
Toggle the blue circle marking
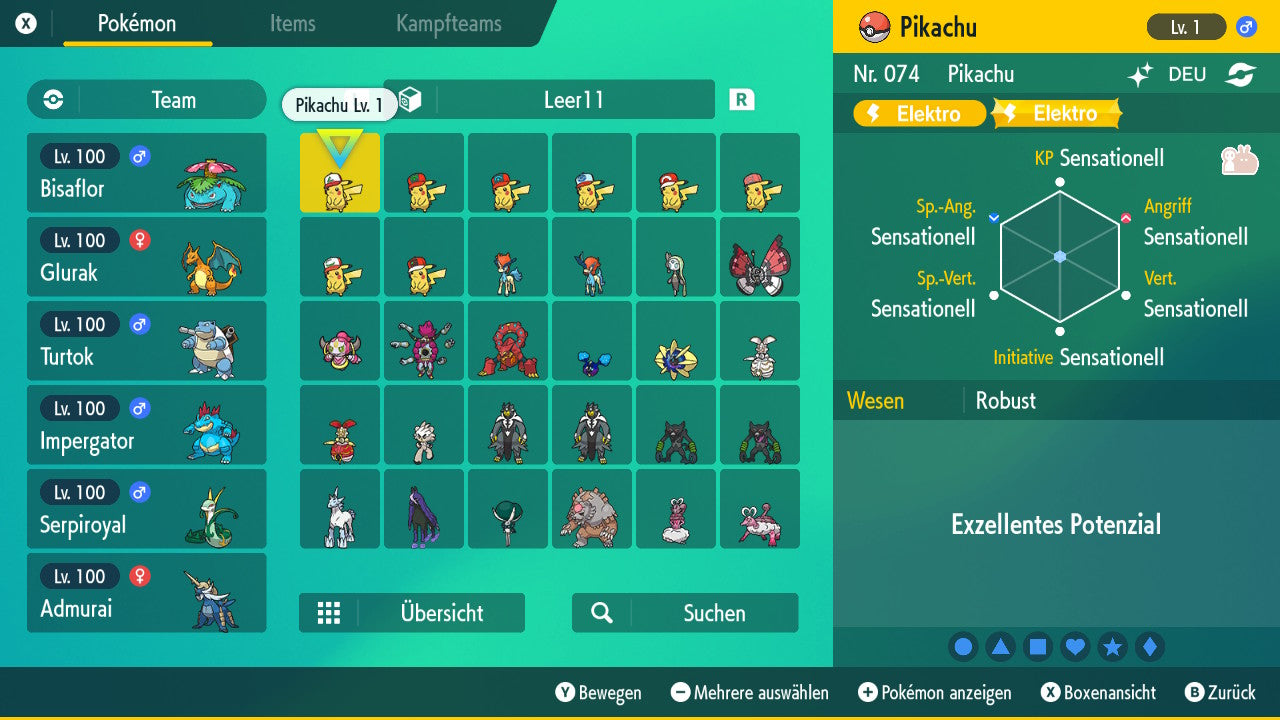(x=963, y=646)
